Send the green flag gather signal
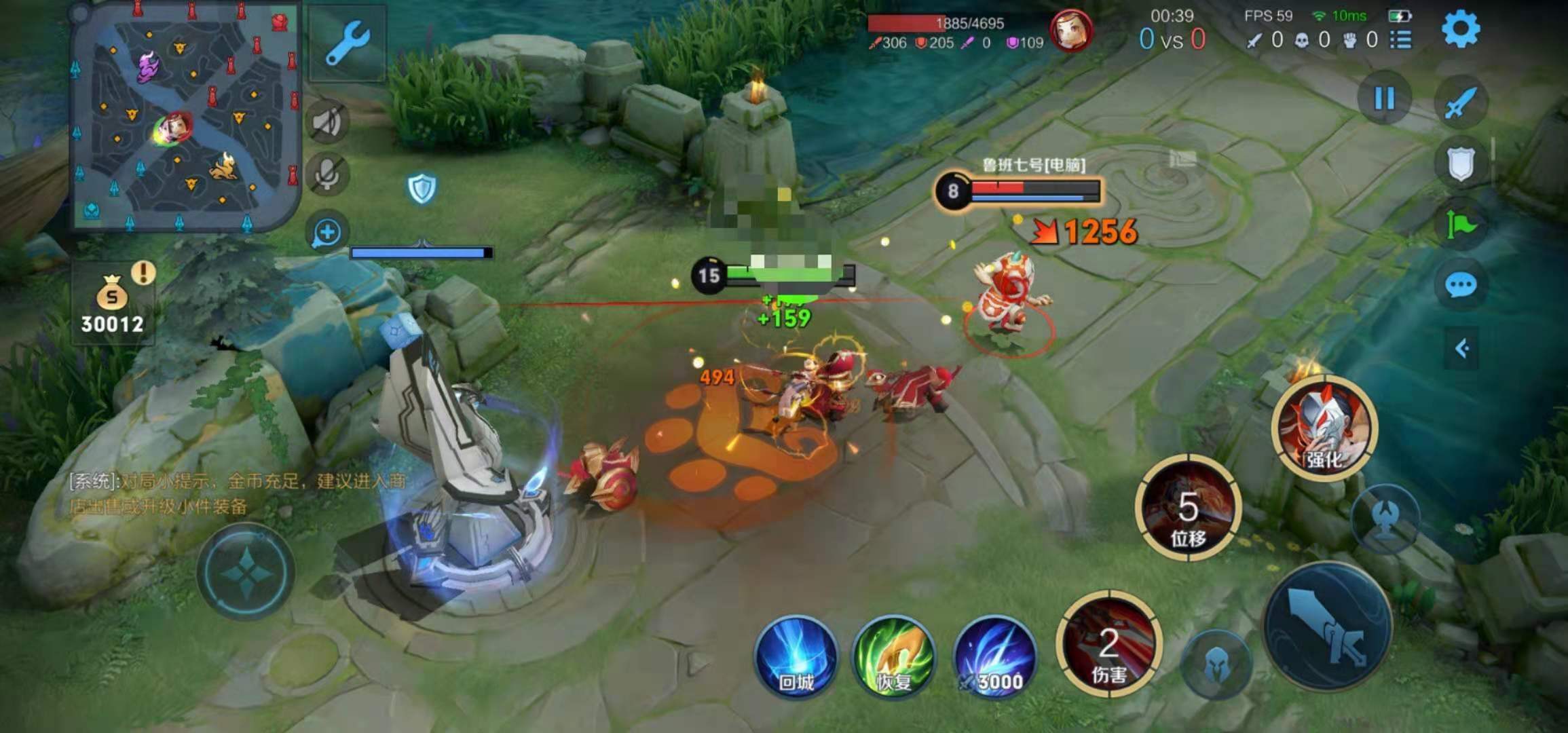The image size is (1568, 733). click(1461, 224)
